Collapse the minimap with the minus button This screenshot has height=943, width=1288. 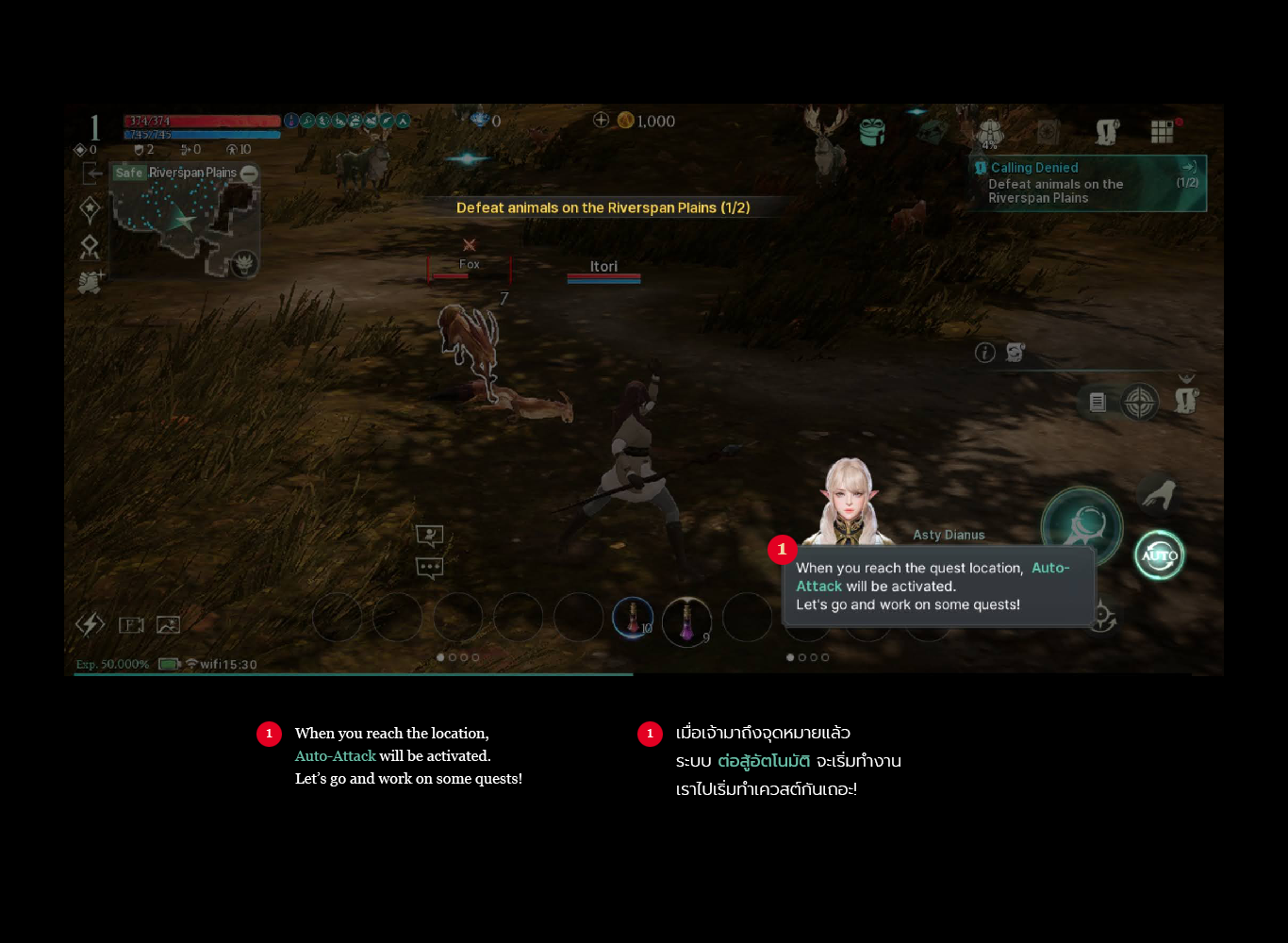click(249, 174)
